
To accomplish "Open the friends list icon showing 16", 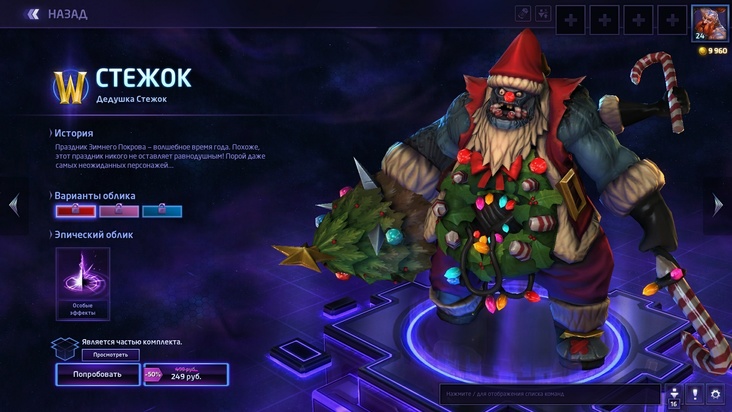I will pyautogui.click(x=673, y=395).
